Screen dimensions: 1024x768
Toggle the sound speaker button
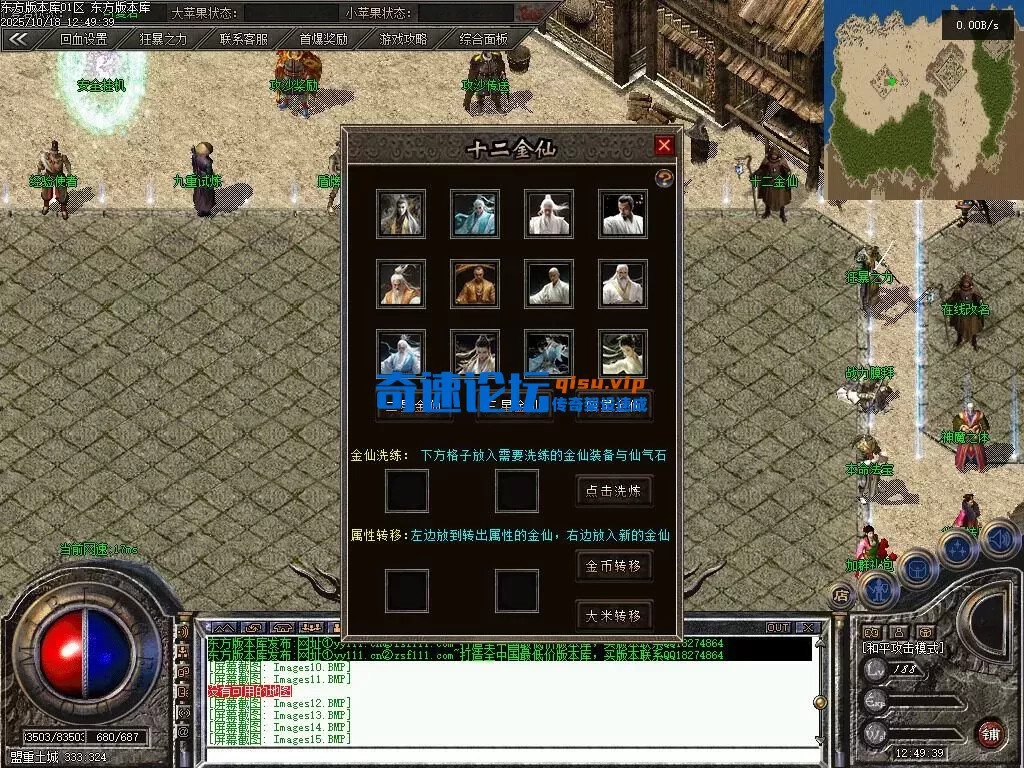click(x=1000, y=539)
